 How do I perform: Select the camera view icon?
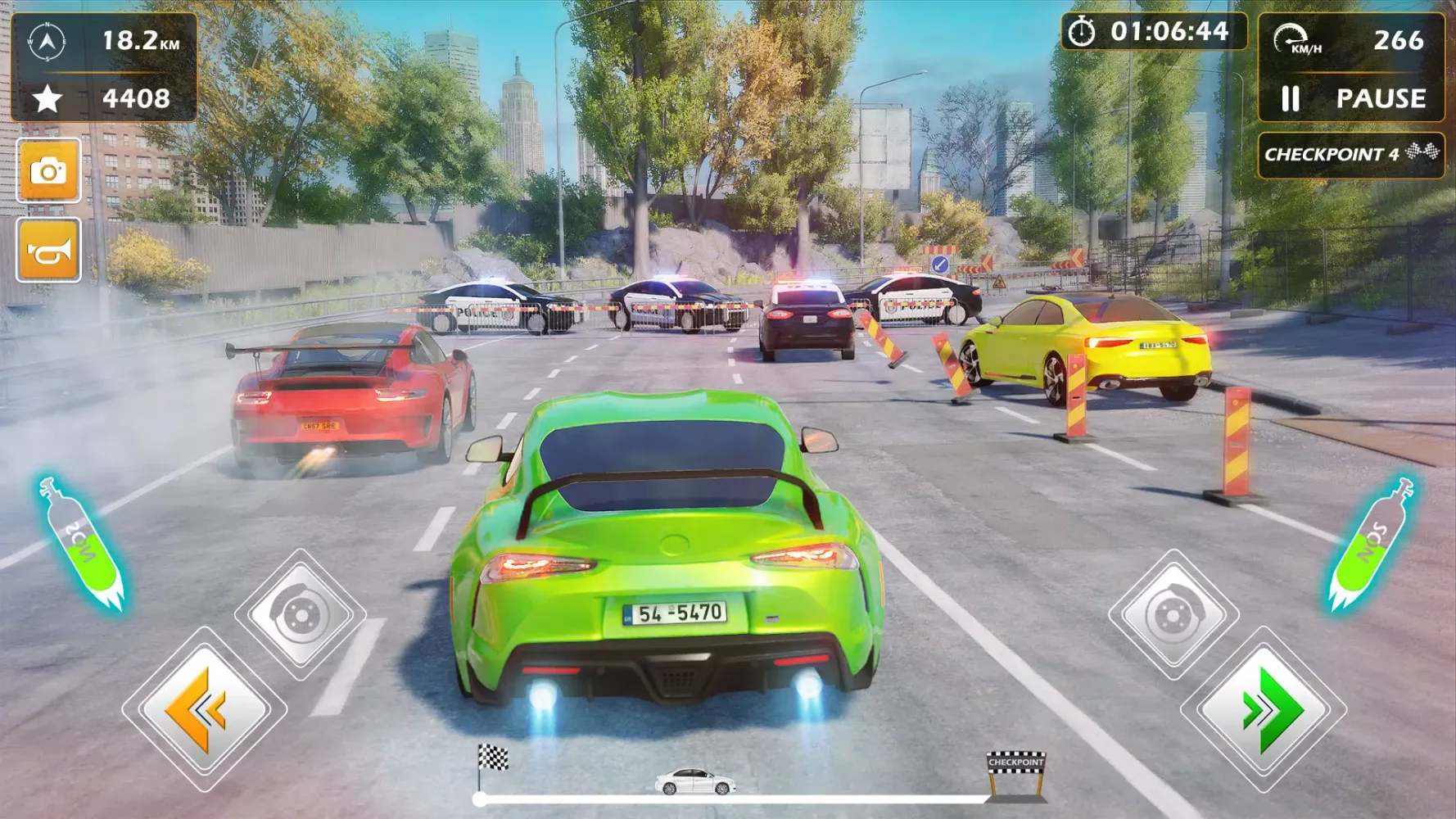click(x=51, y=169)
